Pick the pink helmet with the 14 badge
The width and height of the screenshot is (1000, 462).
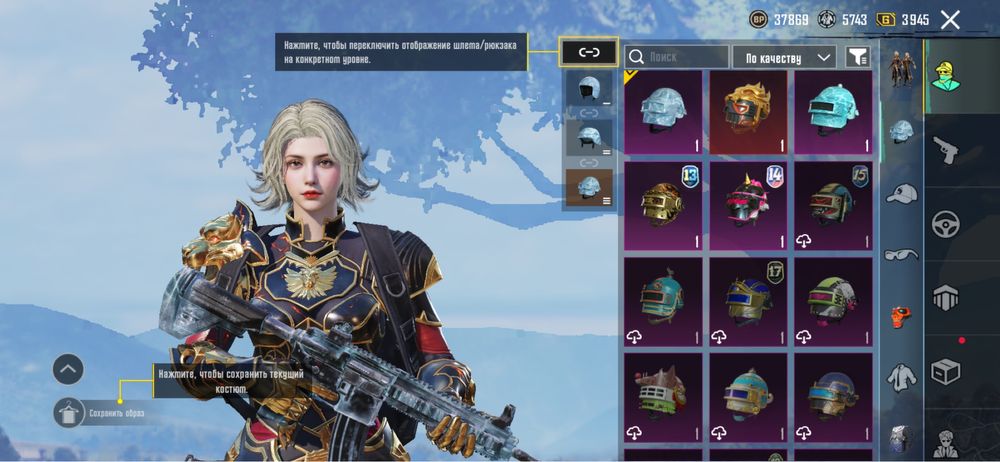(750, 205)
